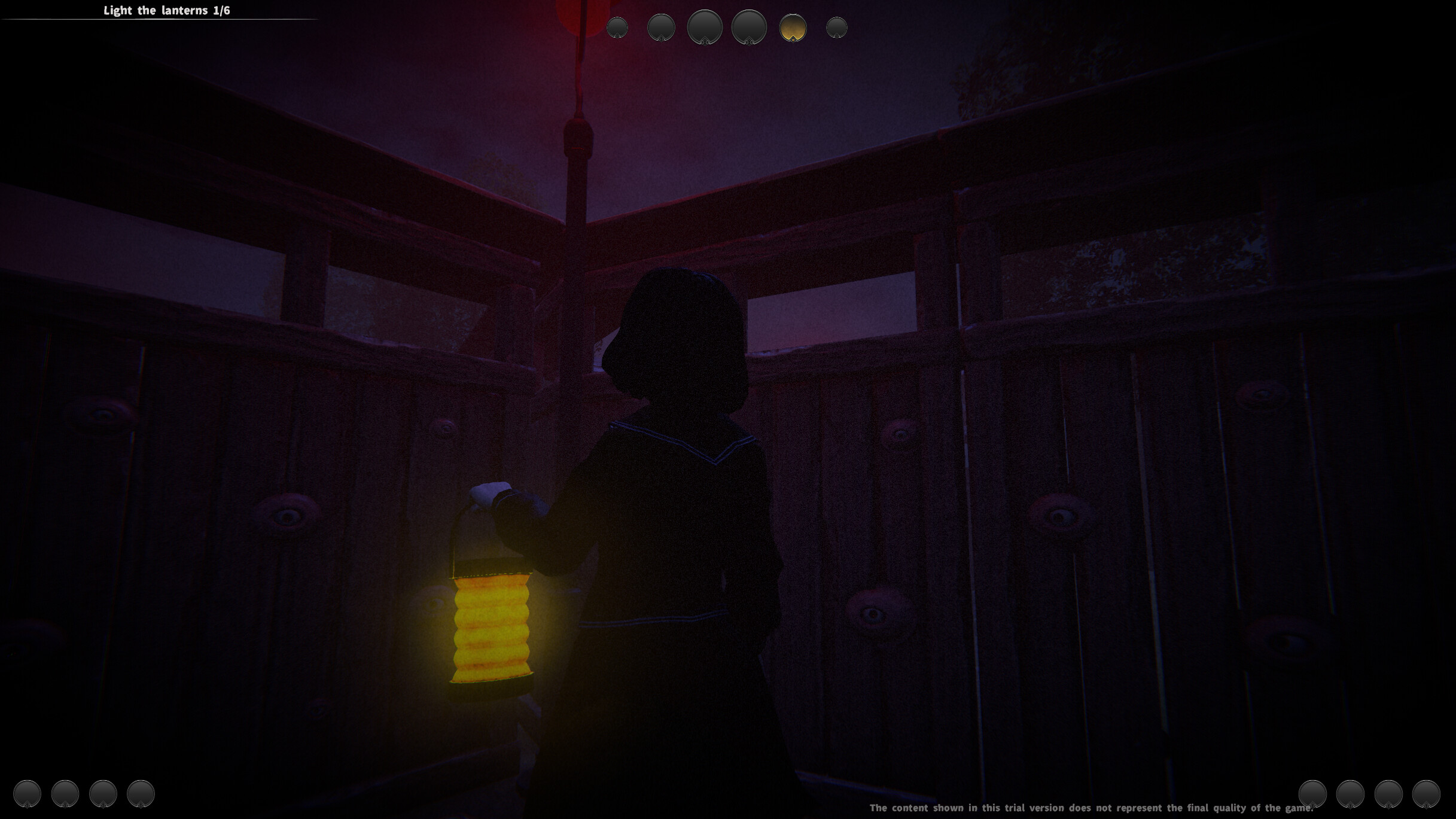Select the second lantern orb in top counter
The height and width of the screenshot is (819, 1456).
661,27
